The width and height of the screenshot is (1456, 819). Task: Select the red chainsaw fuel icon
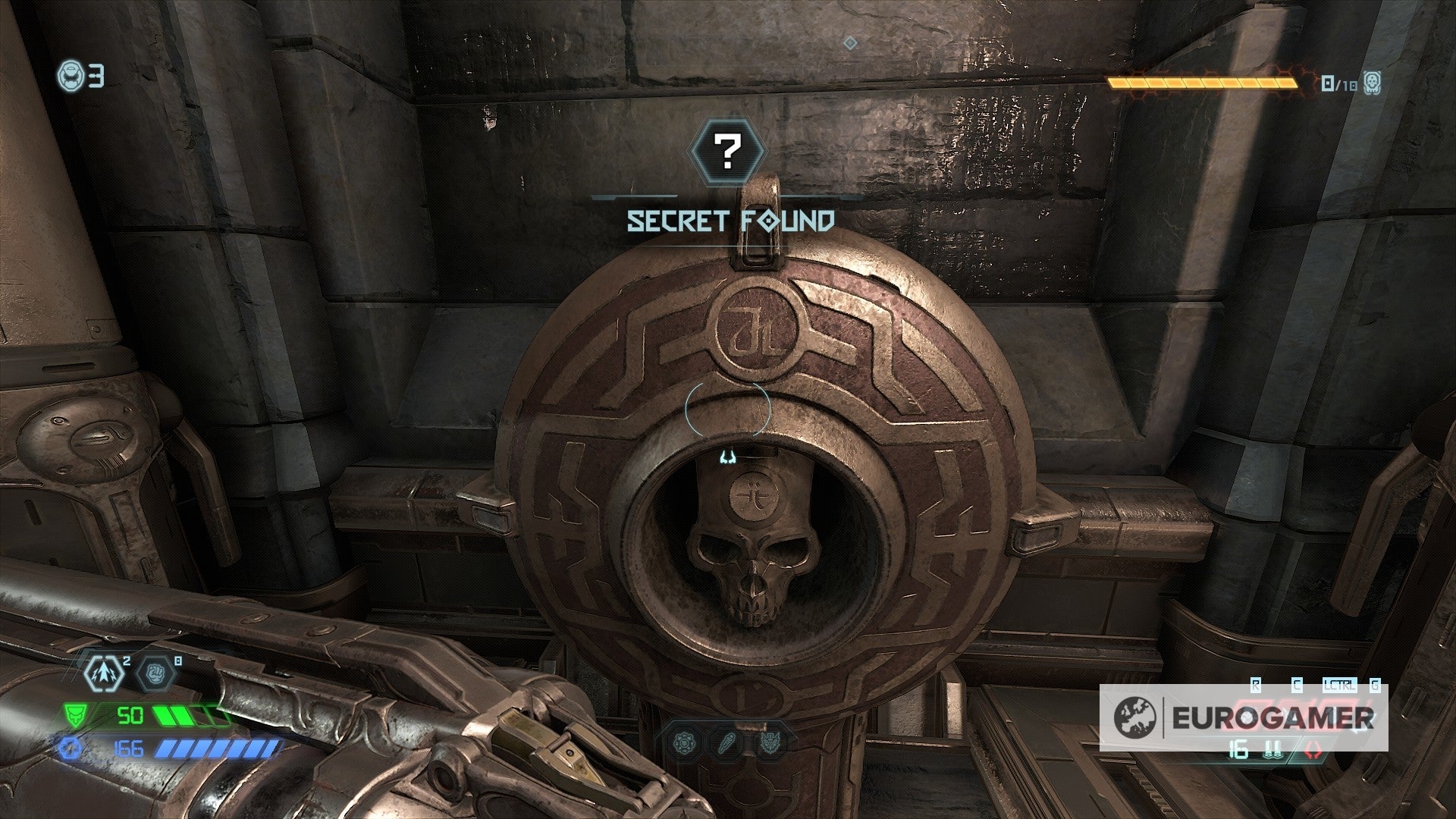pyautogui.click(x=1310, y=752)
